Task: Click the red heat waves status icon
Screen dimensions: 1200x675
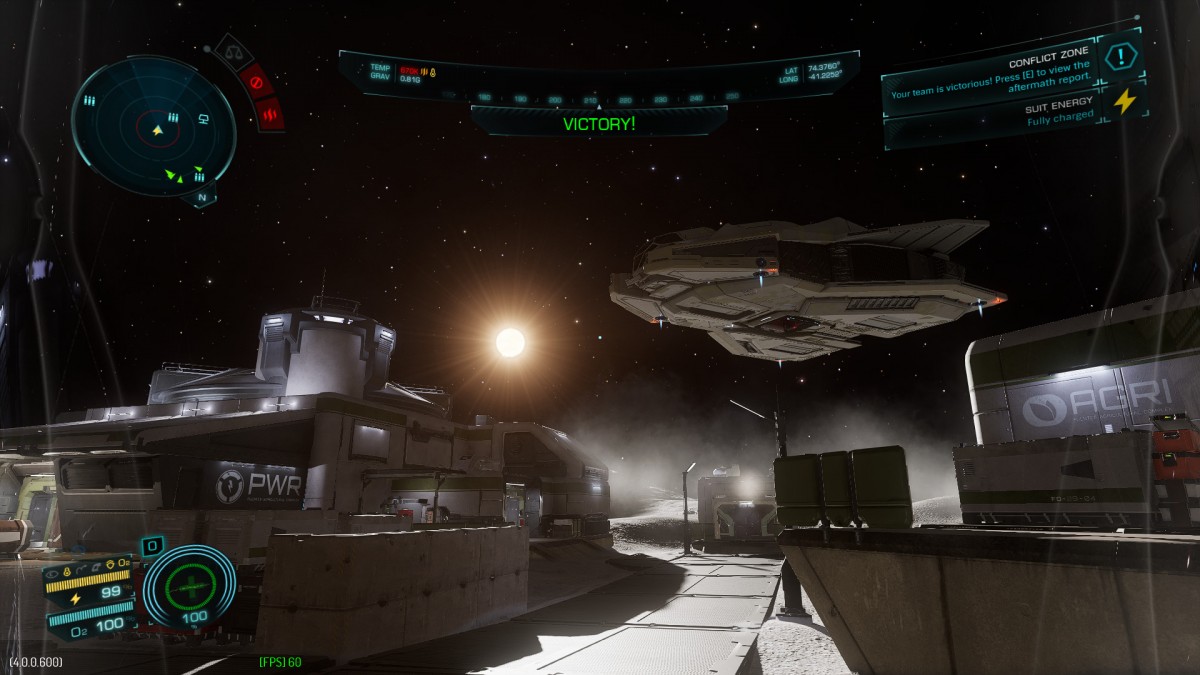Action: point(269,115)
